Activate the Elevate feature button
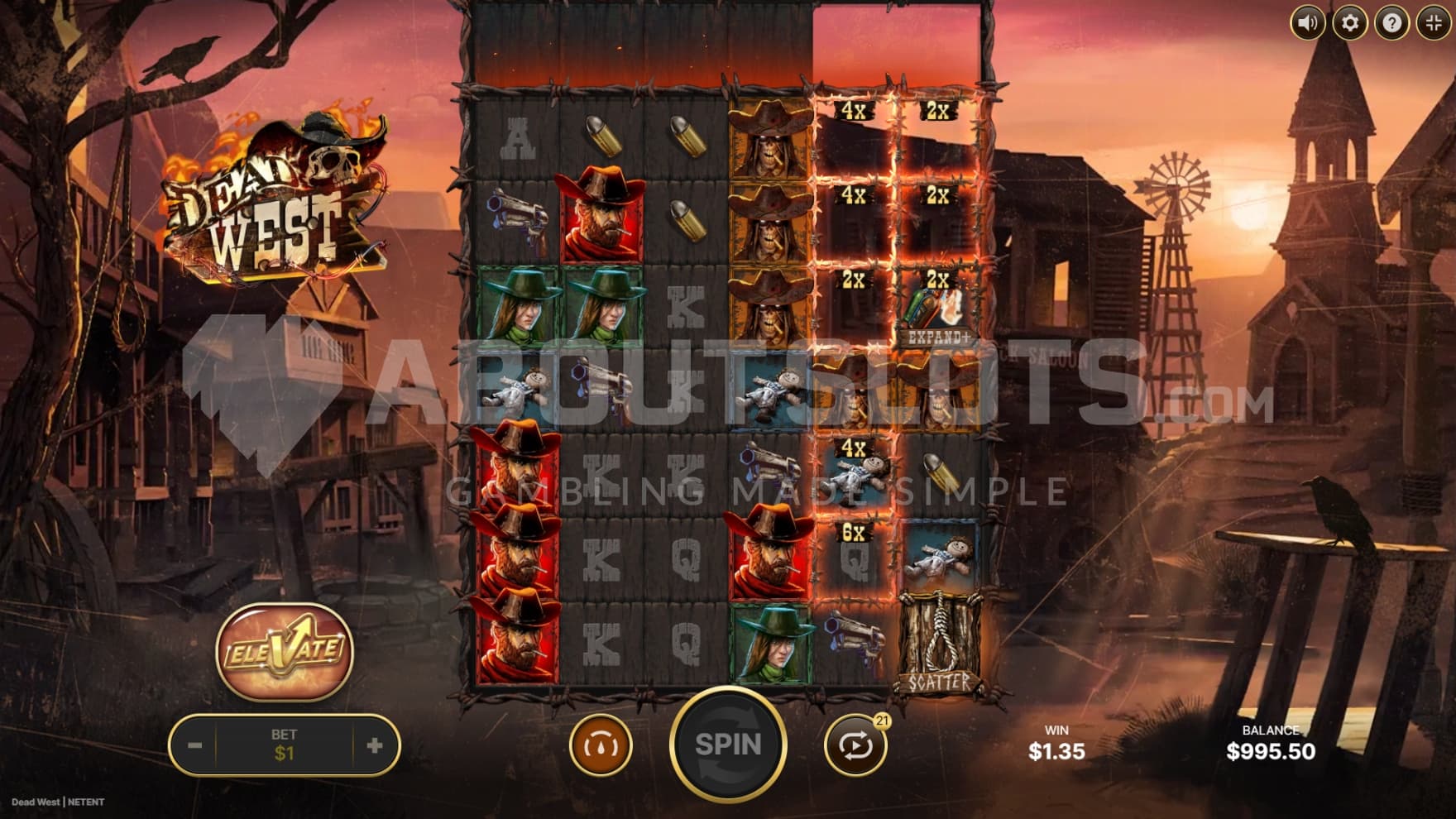Viewport: 1456px width, 819px height. [x=284, y=650]
